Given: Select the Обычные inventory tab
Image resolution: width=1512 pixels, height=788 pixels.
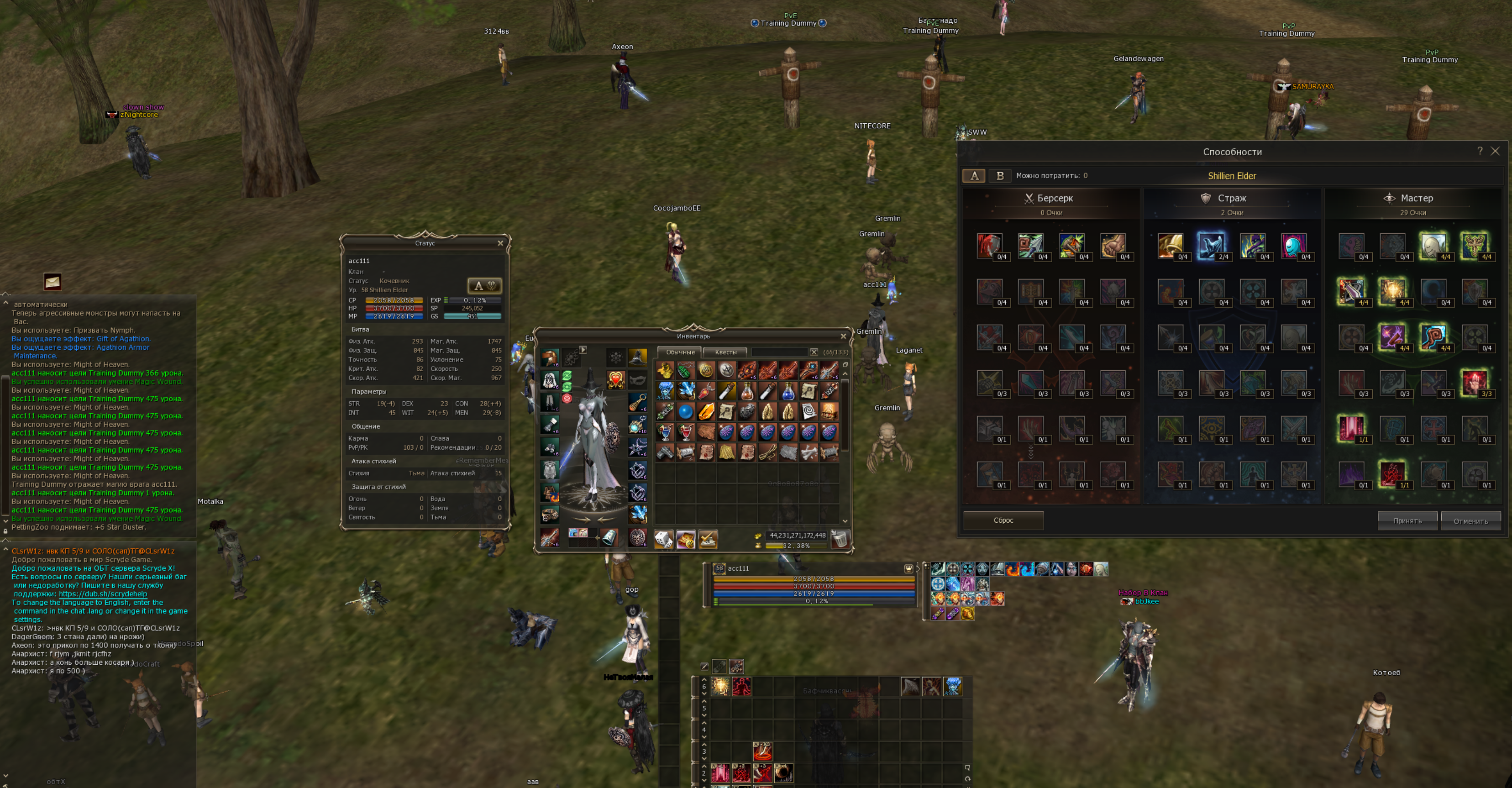Looking at the screenshot, I should click(680, 352).
